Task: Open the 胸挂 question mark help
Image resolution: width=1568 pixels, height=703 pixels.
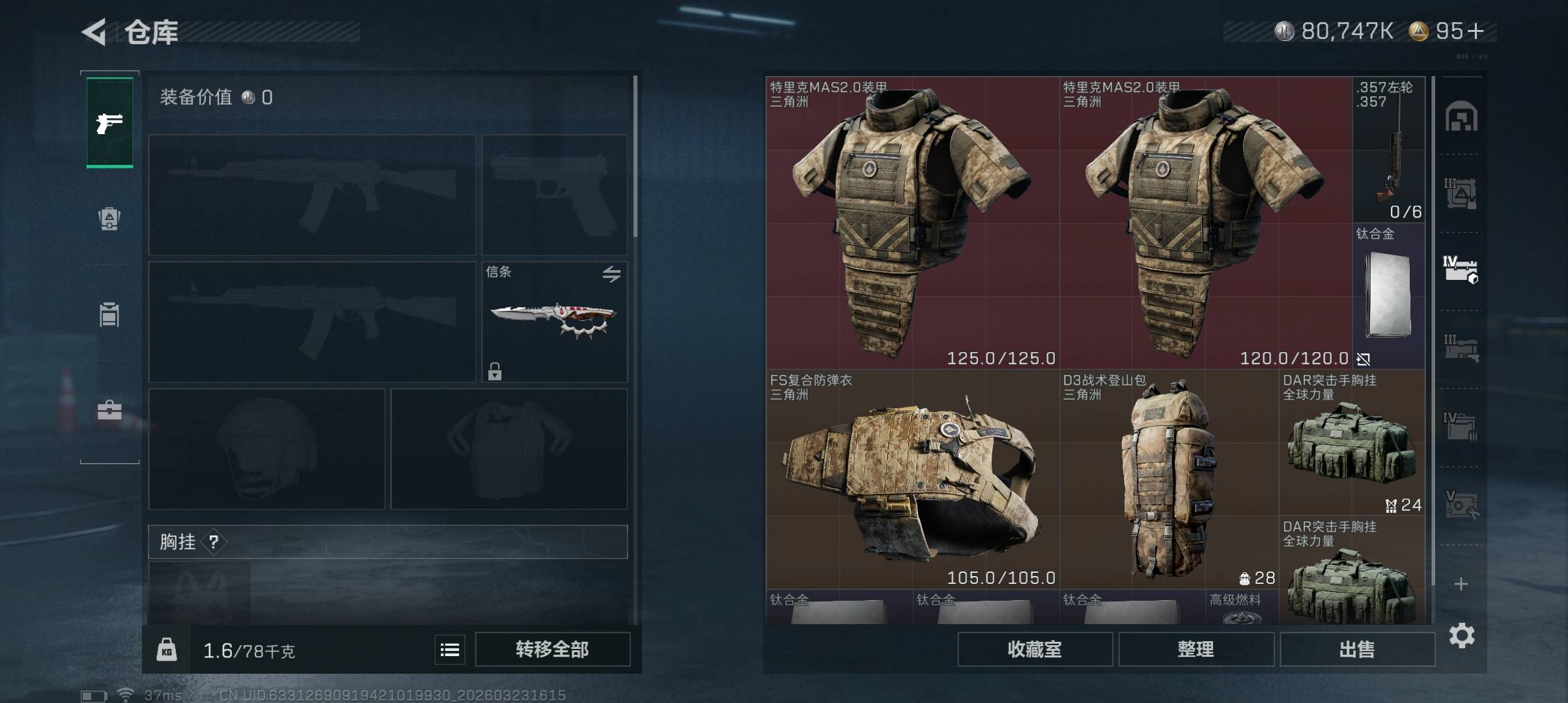Action: pos(214,542)
